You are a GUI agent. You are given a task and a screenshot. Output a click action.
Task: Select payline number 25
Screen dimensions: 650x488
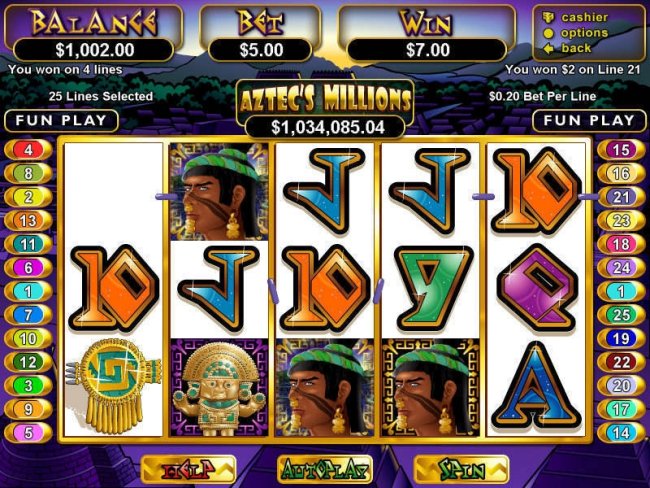coord(621,315)
